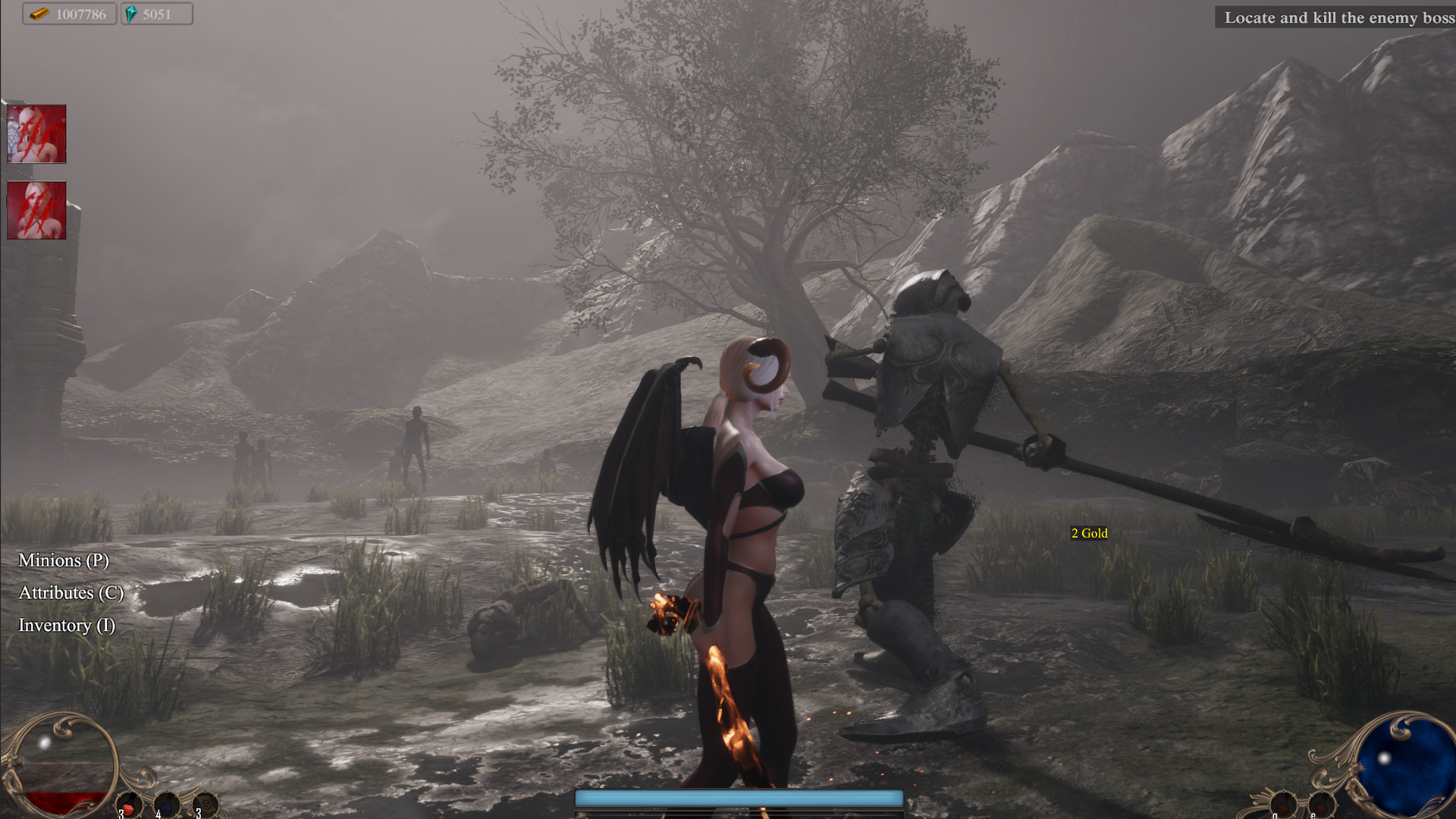Select the top minion portrait

click(x=36, y=135)
